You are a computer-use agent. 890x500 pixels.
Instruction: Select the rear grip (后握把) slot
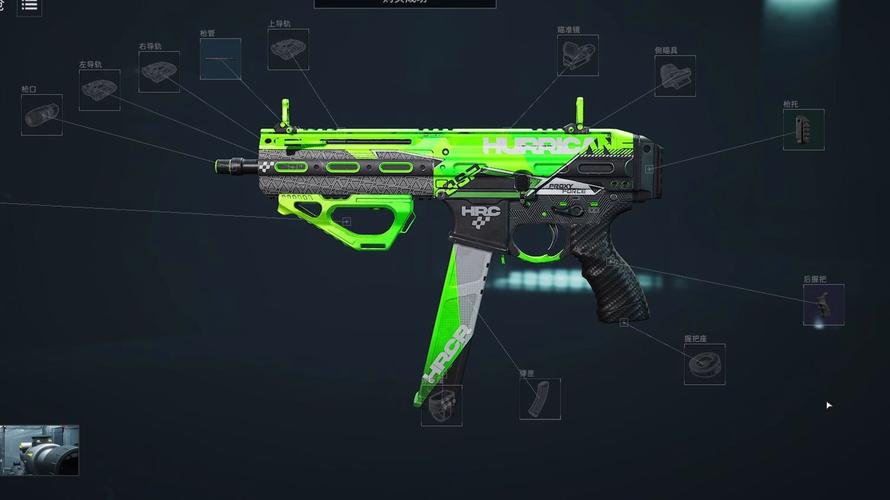(x=823, y=305)
